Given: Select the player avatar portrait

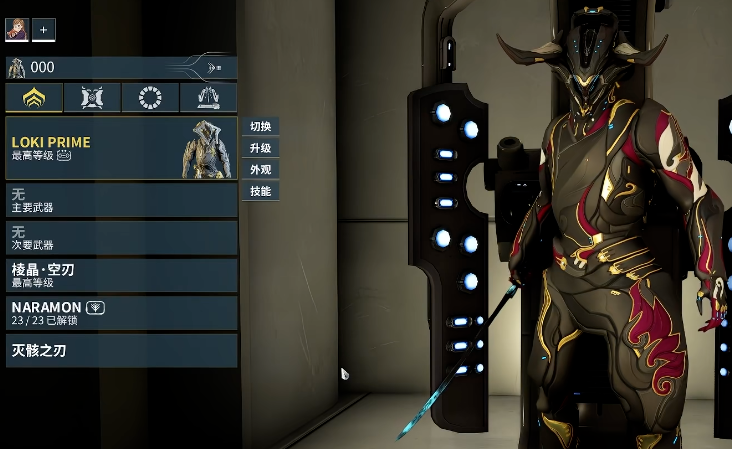Looking at the screenshot, I should coord(16,30).
